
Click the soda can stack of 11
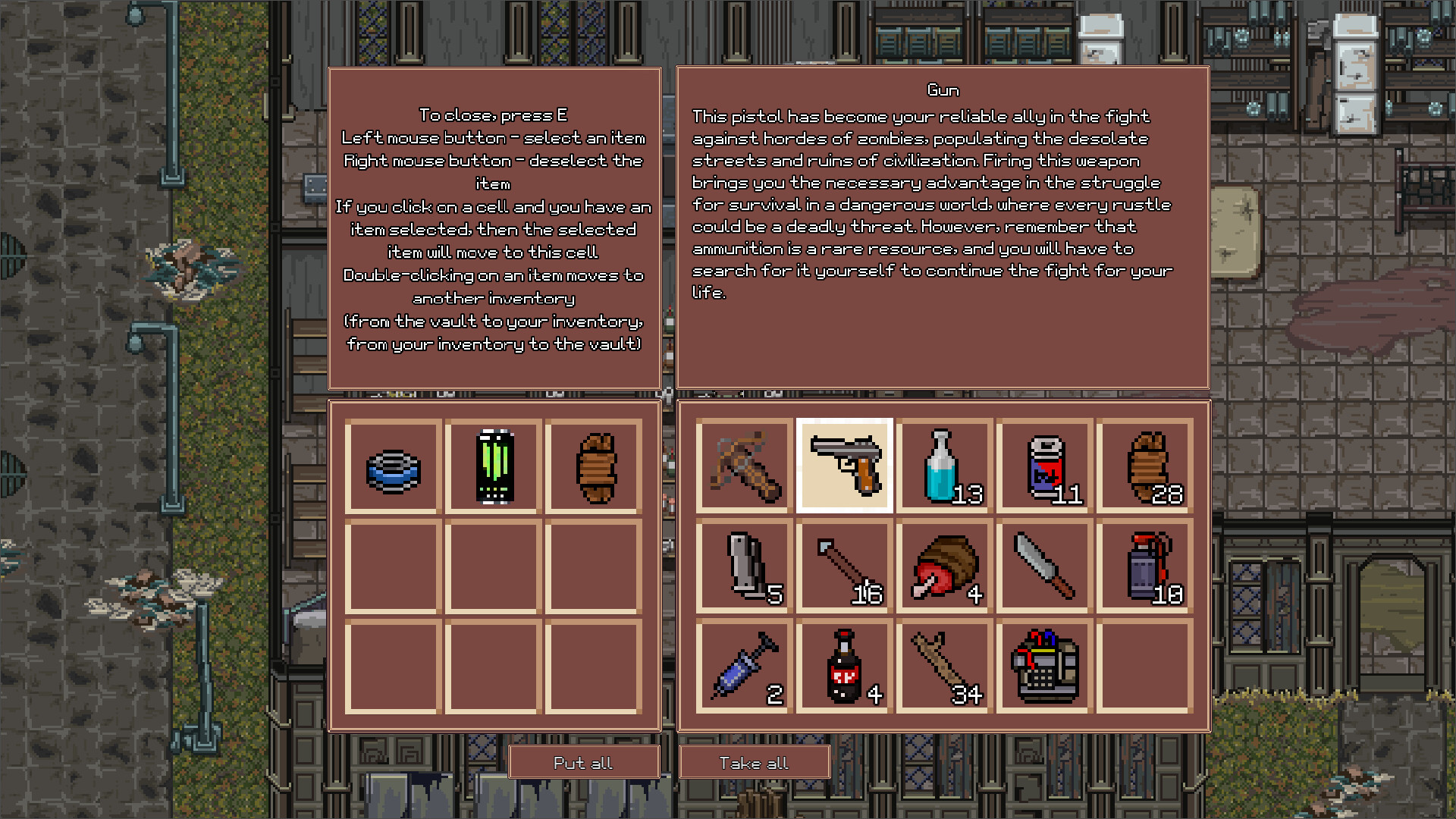pos(1043,466)
